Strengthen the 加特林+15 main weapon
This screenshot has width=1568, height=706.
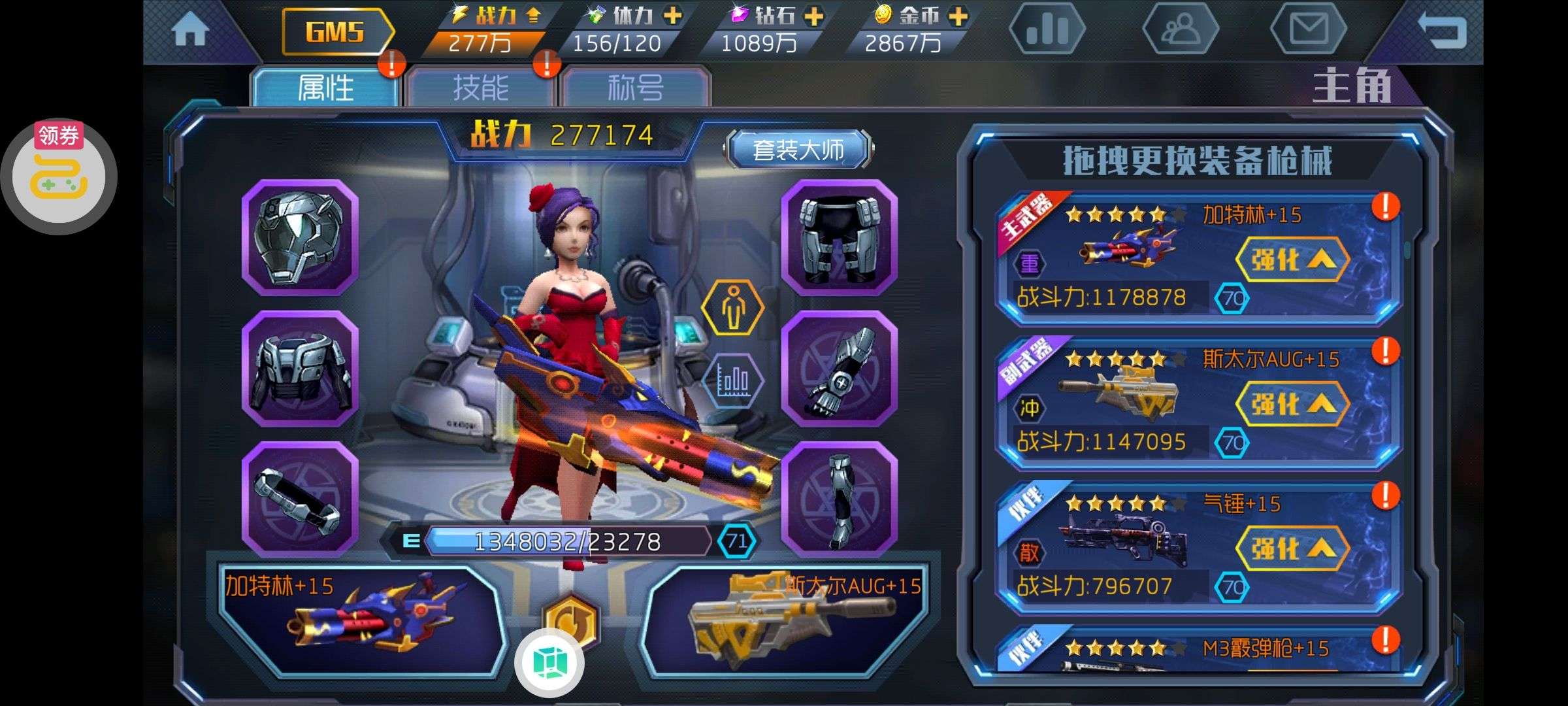pos(1292,260)
